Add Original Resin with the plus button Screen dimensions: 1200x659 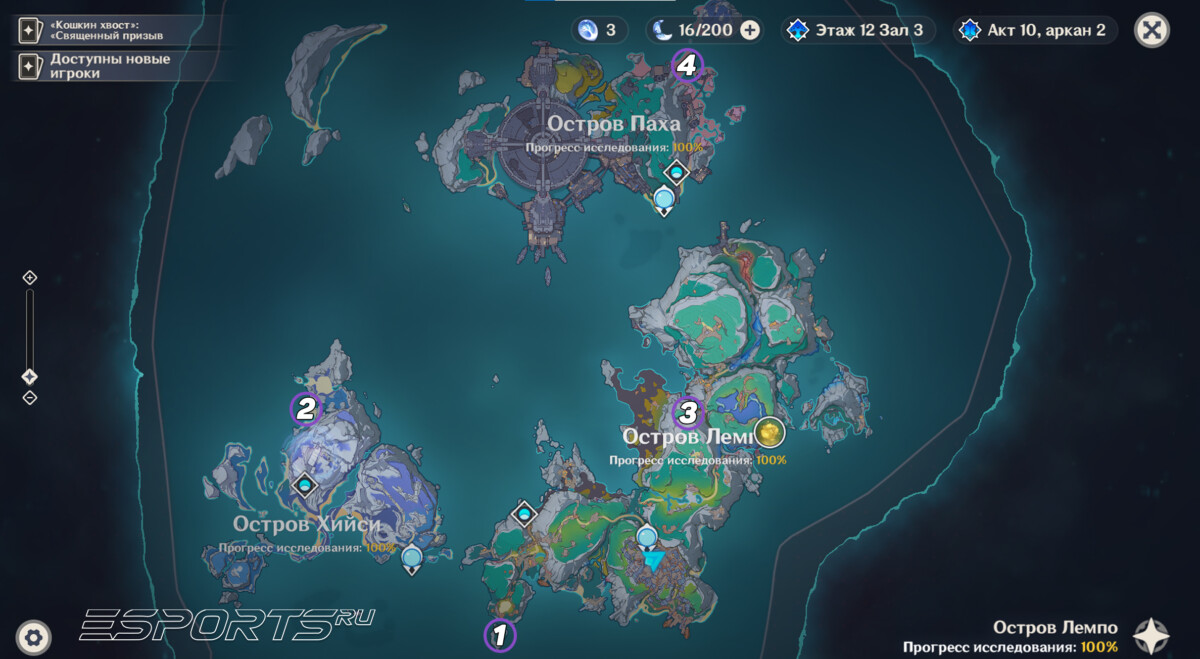click(749, 30)
